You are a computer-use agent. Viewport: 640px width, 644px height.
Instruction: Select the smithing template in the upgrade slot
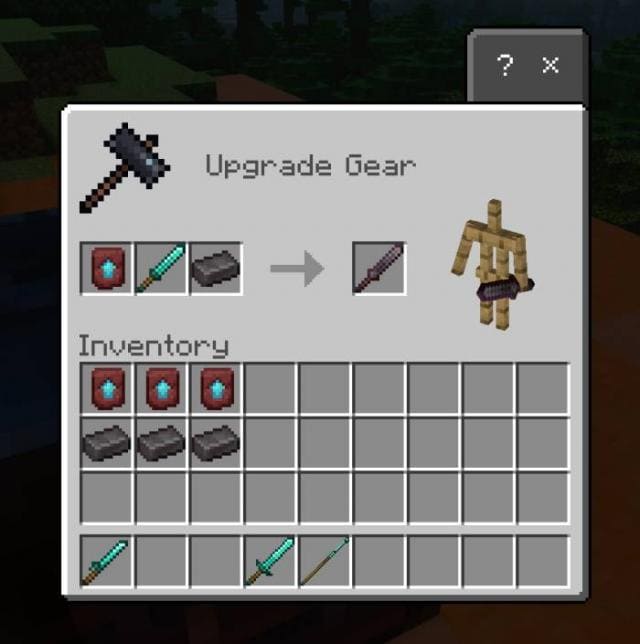tap(107, 268)
